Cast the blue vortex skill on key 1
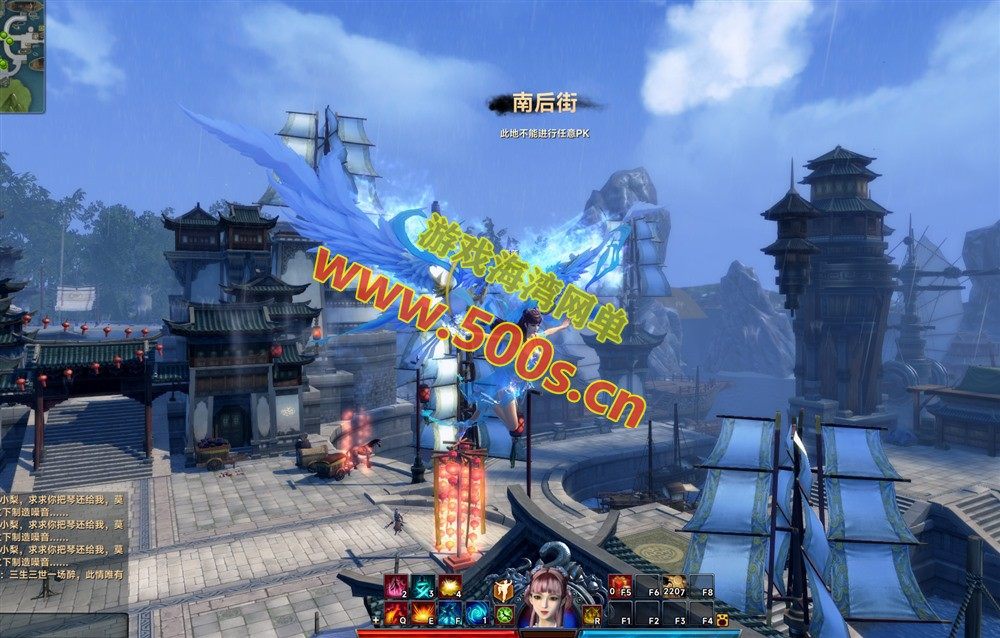 pos(476,614)
